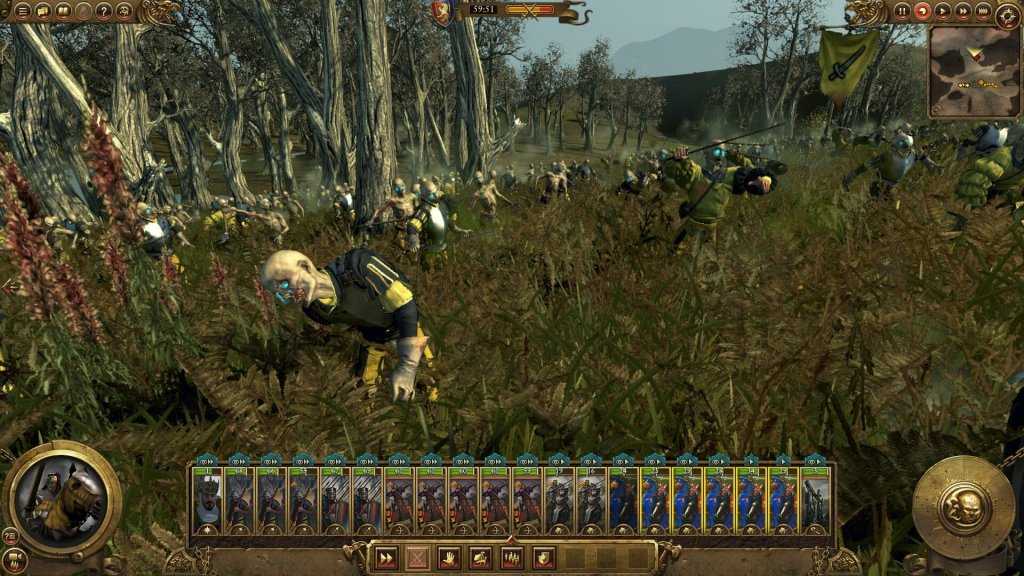Screen dimensions: 1024x576
Task: Pause the battle
Action: click(903, 11)
